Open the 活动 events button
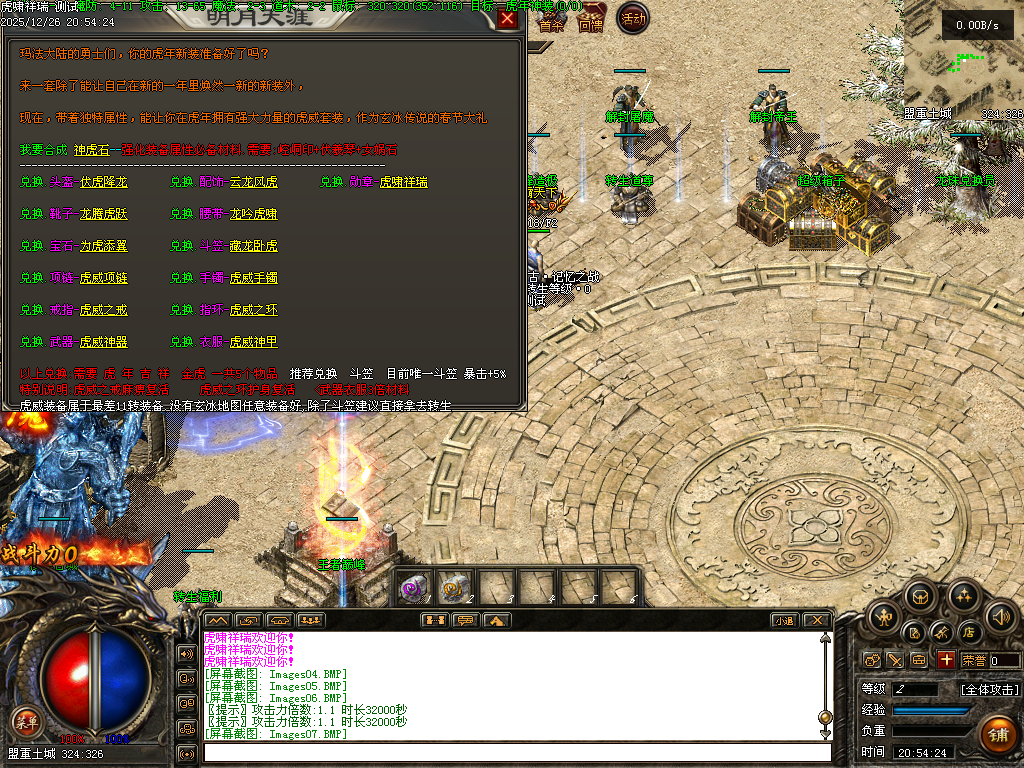The image size is (1024, 768). tap(633, 18)
